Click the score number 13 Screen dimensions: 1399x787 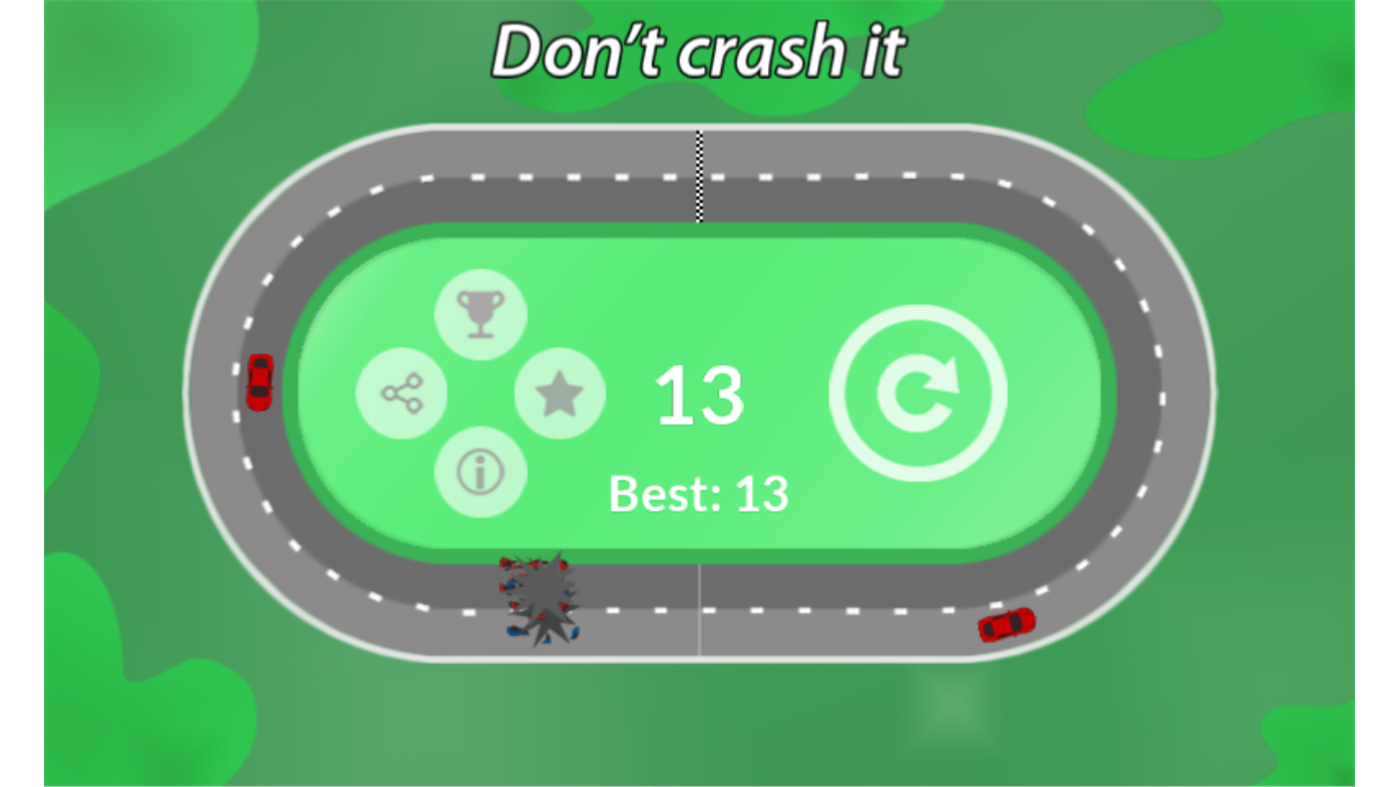click(698, 394)
